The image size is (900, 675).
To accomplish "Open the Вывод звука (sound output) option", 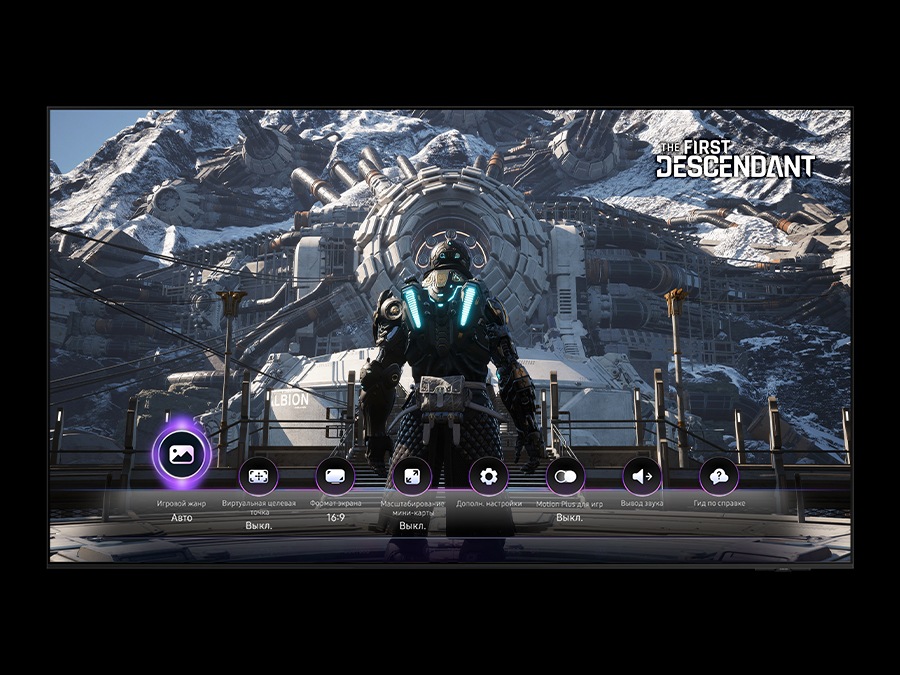I will tap(642, 476).
